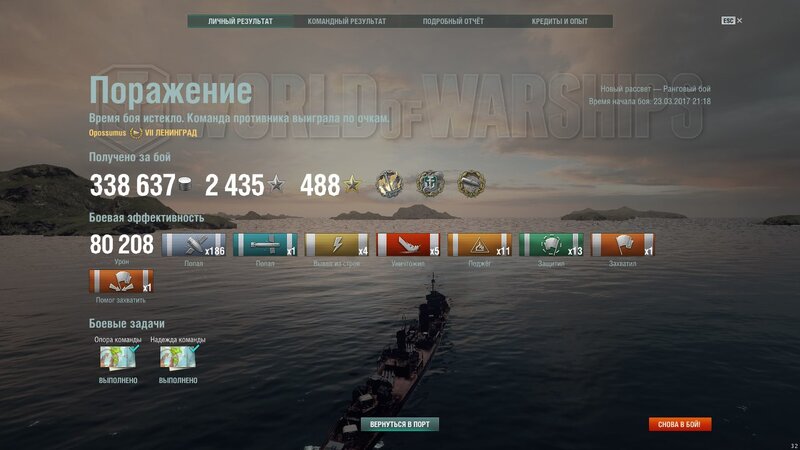This screenshot has height=450, width=800.
Task: Show the Подробный отчёт tab
Action: click(454, 21)
